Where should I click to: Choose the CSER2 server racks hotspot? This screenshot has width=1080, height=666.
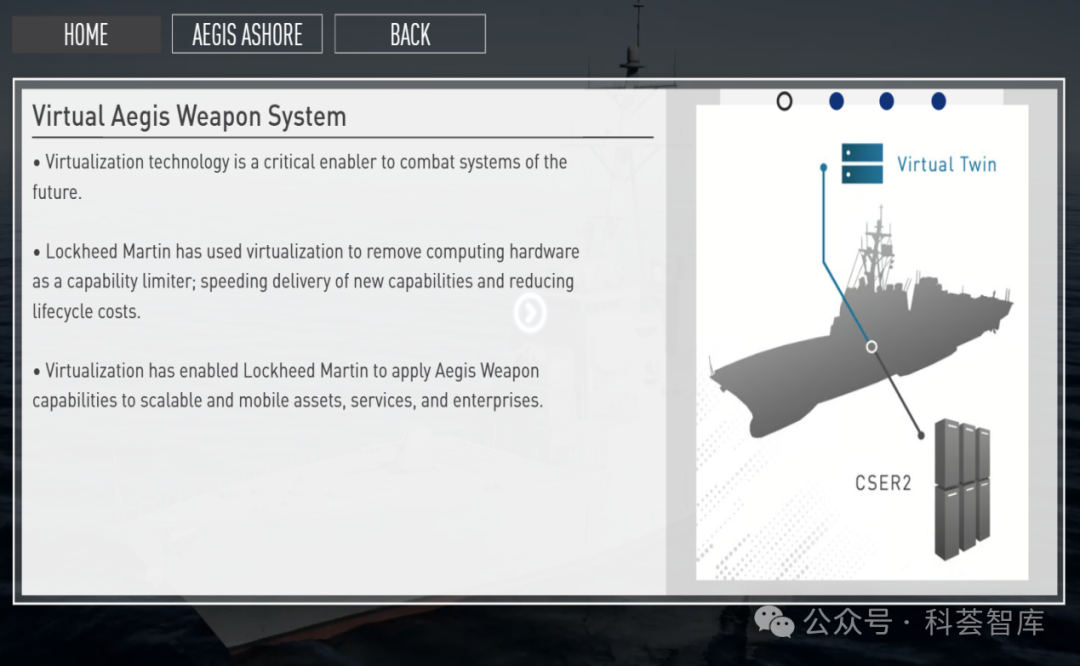961,488
